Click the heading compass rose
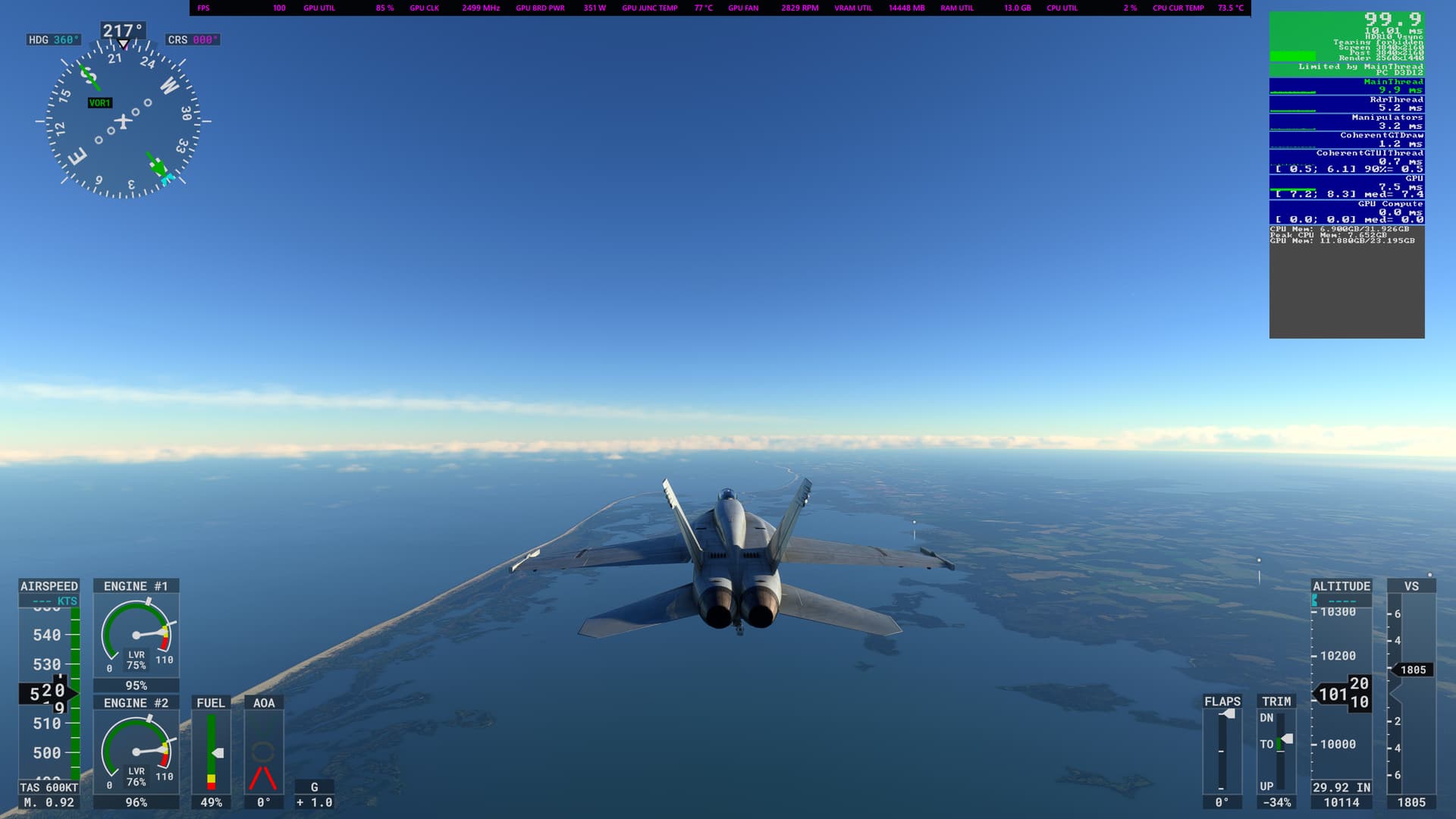Viewport: 1456px width, 819px height. click(x=124, y=121)
